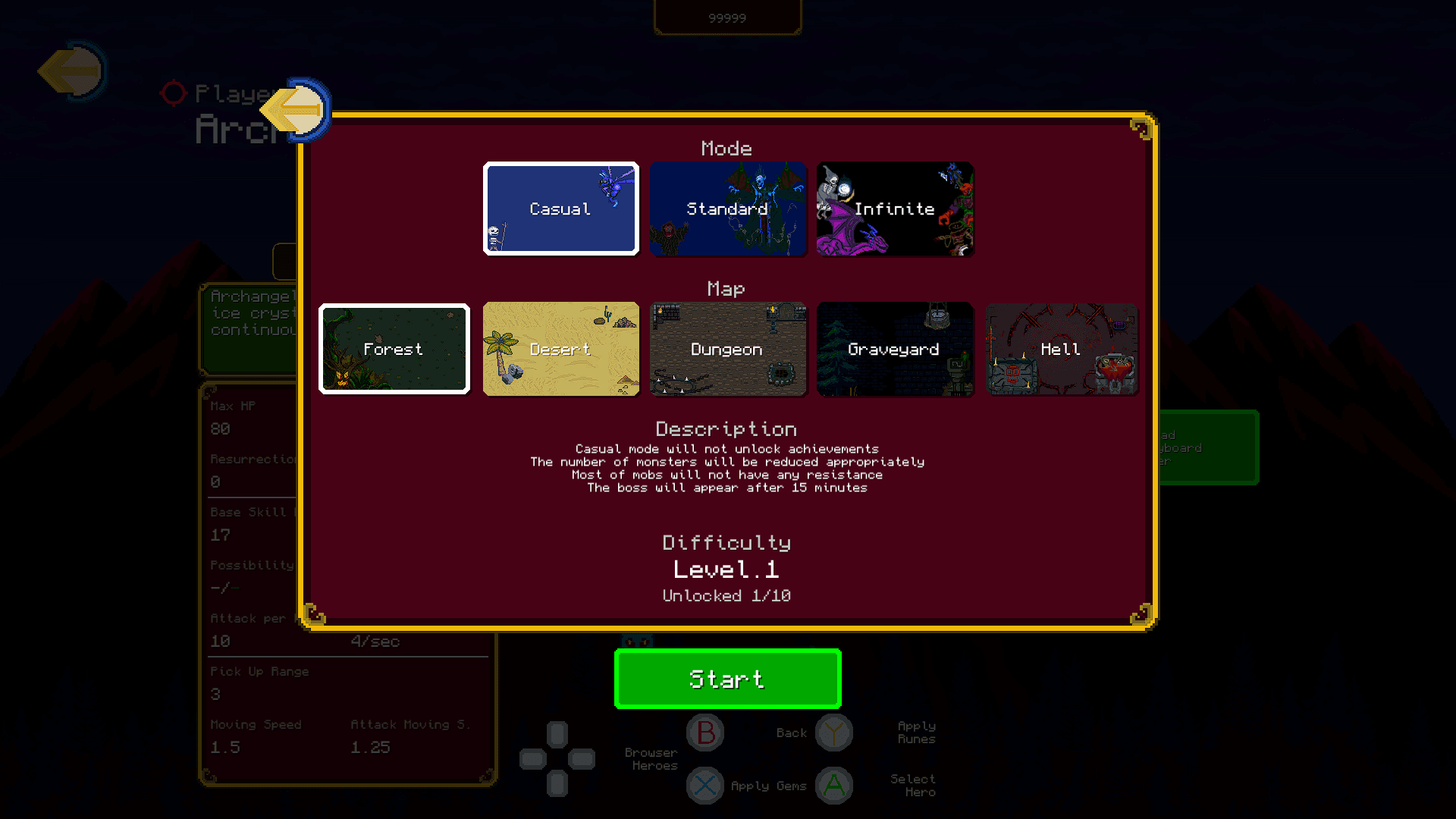Image resolution: width=1456 pixels, height=819 pixels.
Task: Choose the Dungeon map
Action: (727, 349)
